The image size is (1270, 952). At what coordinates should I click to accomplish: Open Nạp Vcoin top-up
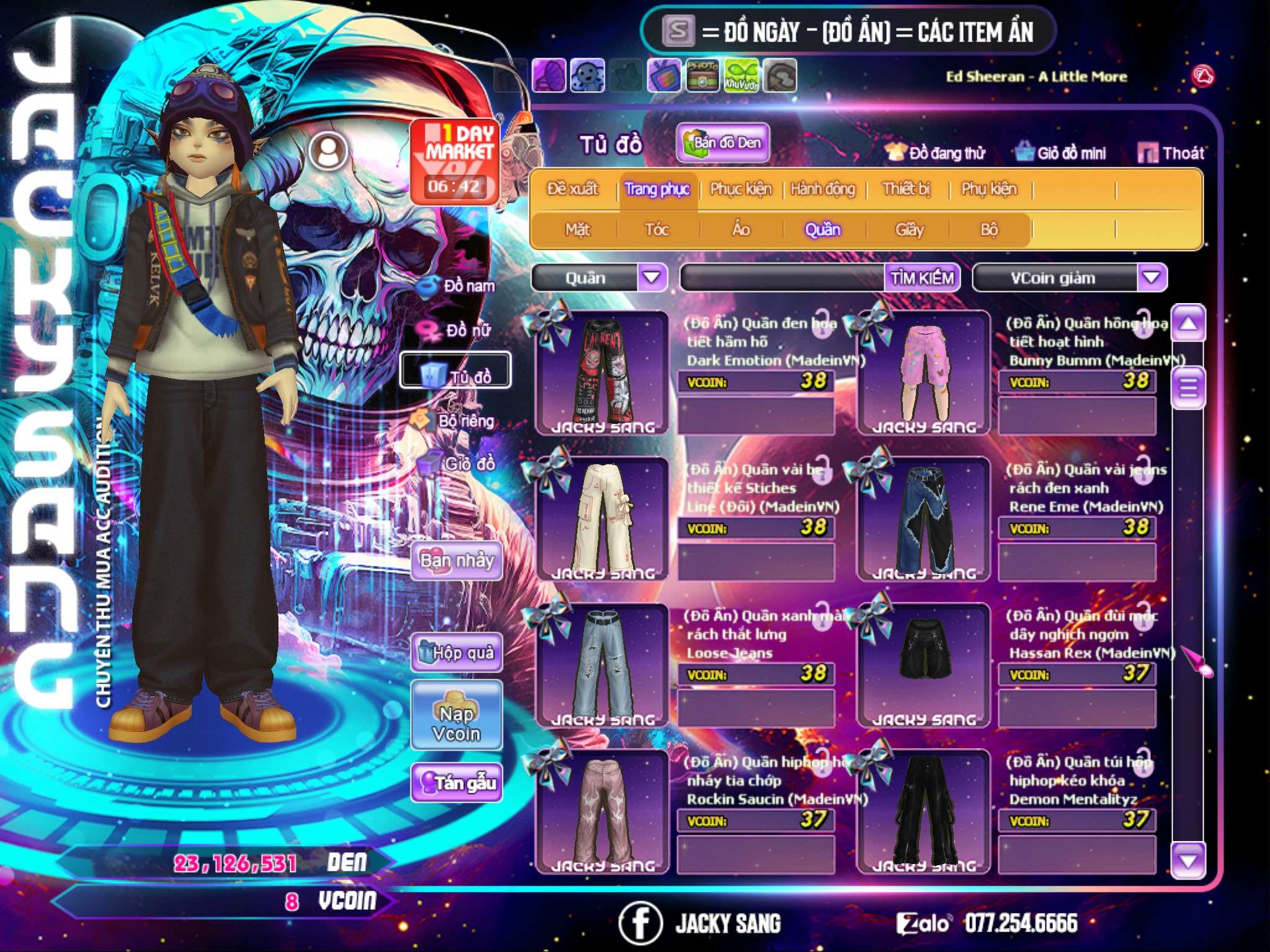(x=456, y=723)
